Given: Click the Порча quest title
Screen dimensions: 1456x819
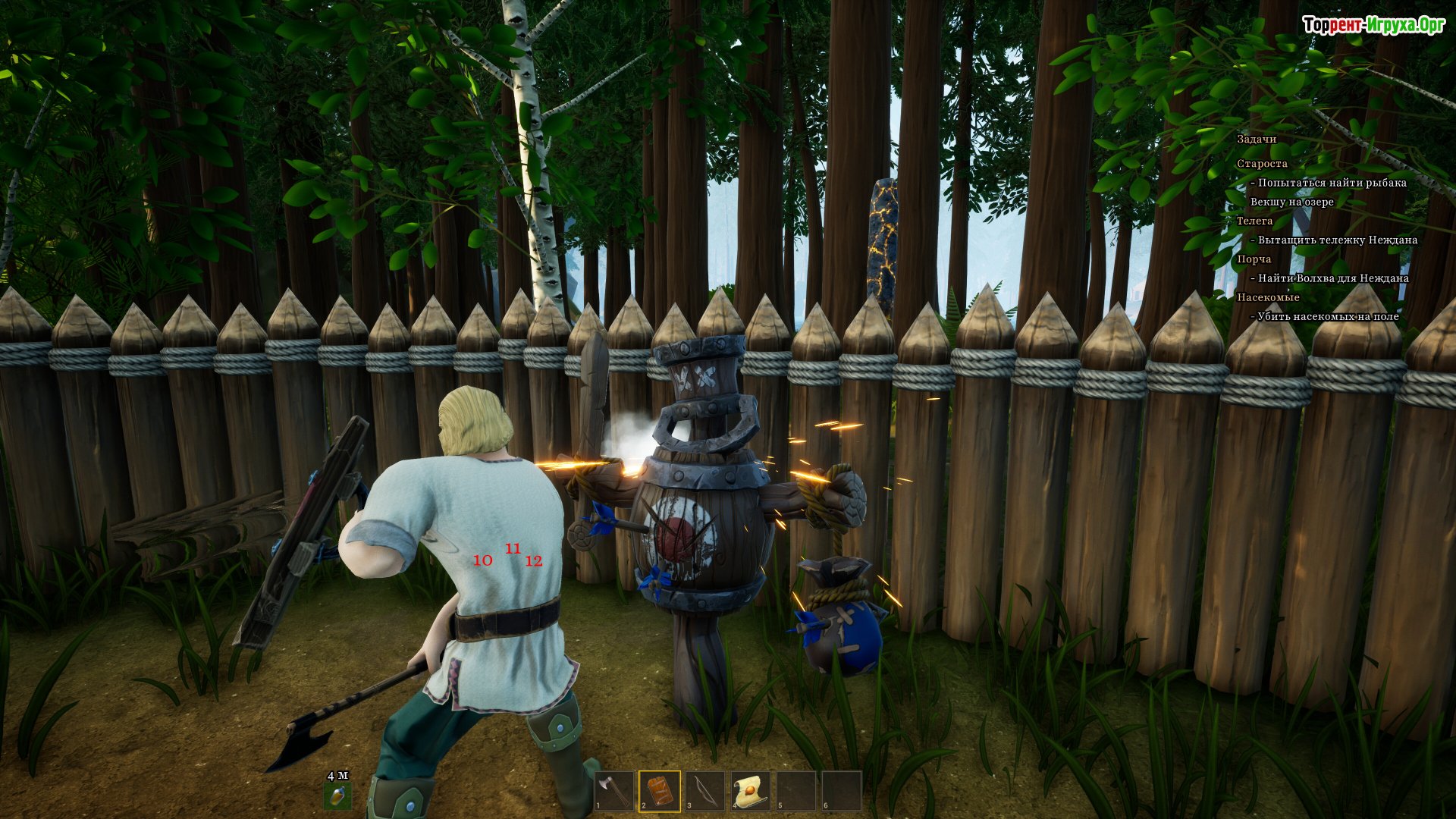Looking at the screenshot, I should coord(1254,259).
